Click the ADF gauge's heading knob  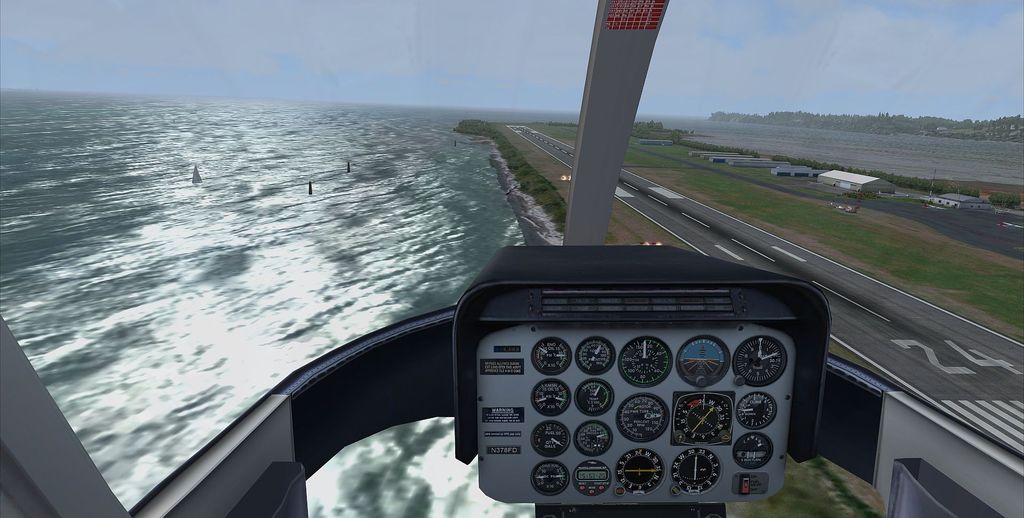[x=677, y=488]
